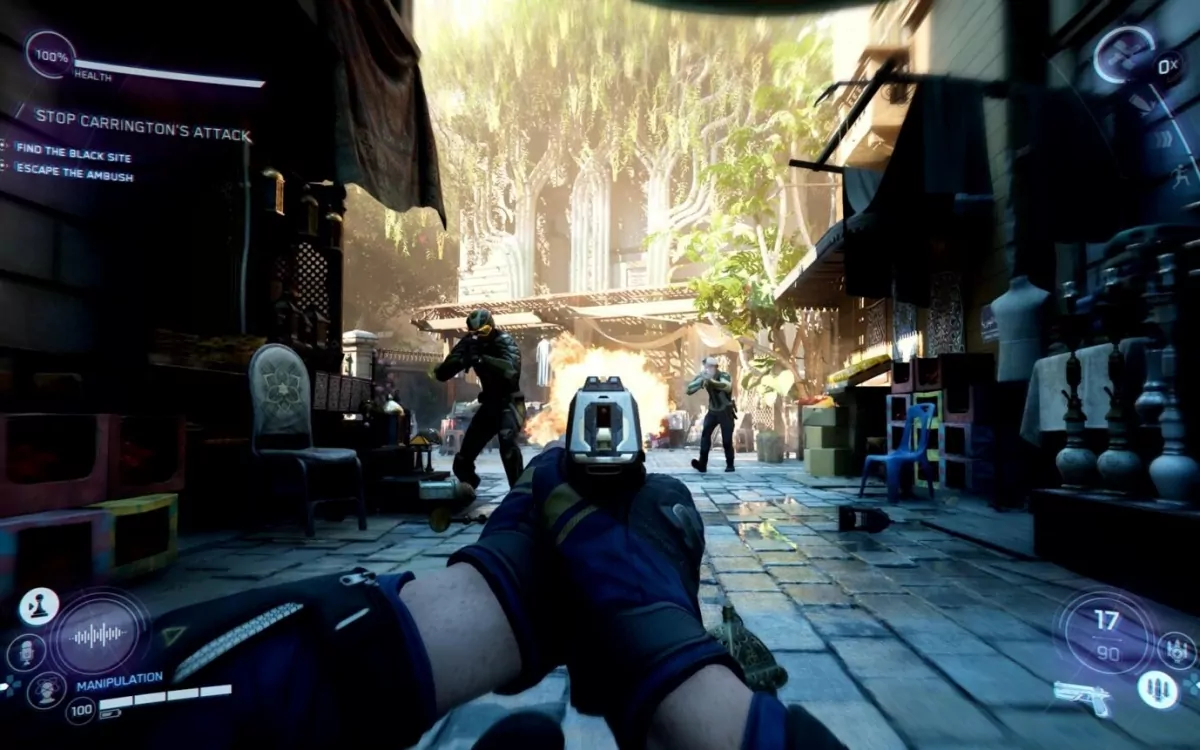
Task: Click the triple chevron dash icon
Action: click(x=1165, y=140)
